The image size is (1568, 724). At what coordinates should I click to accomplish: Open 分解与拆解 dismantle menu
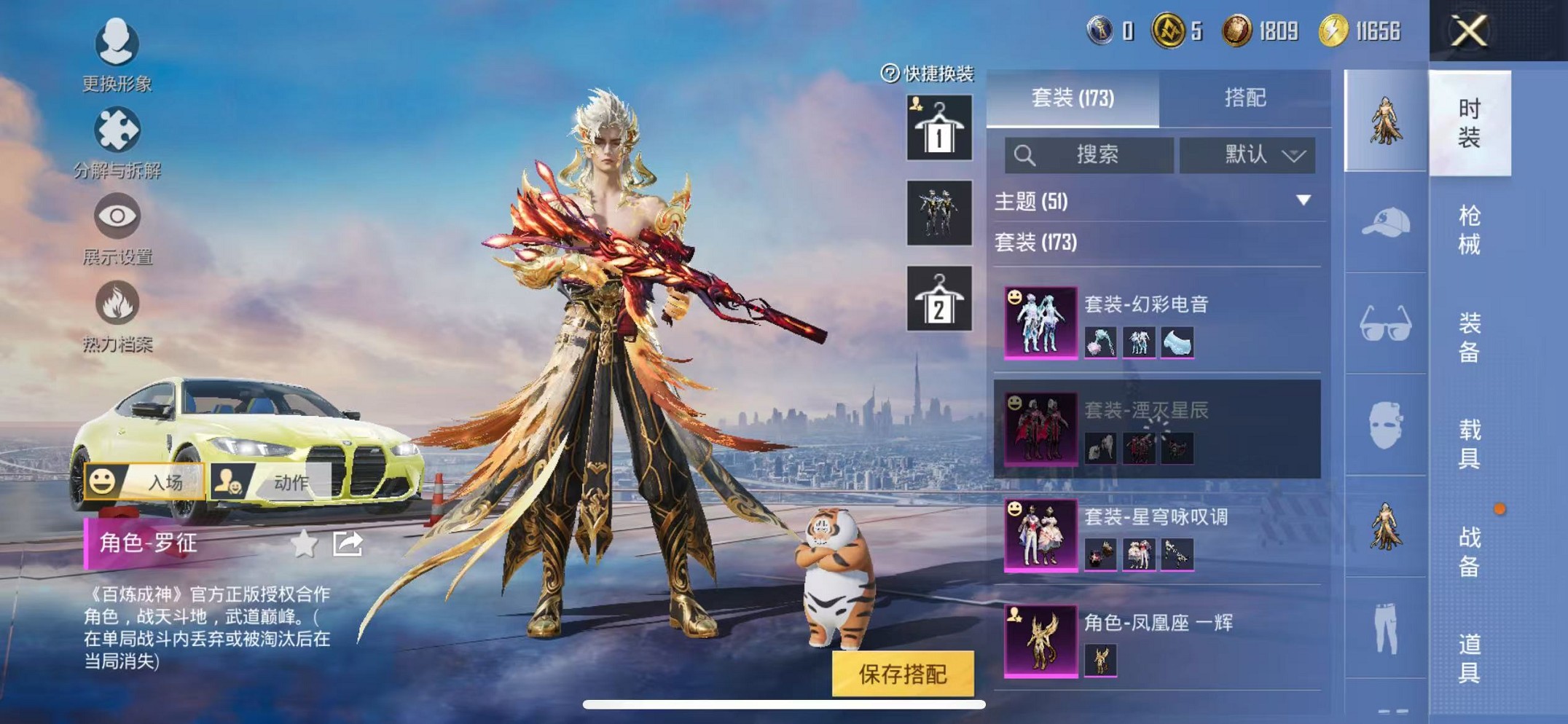coord(117,141)
